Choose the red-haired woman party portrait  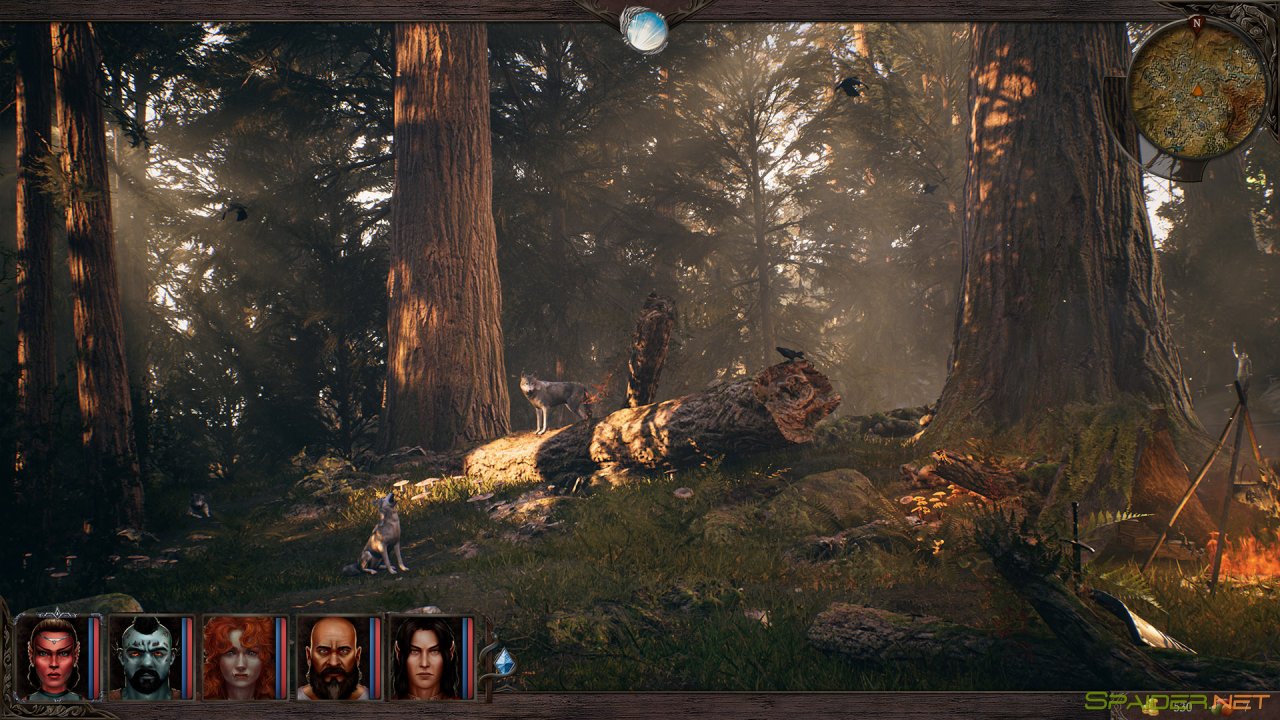[x=238, y=657]
